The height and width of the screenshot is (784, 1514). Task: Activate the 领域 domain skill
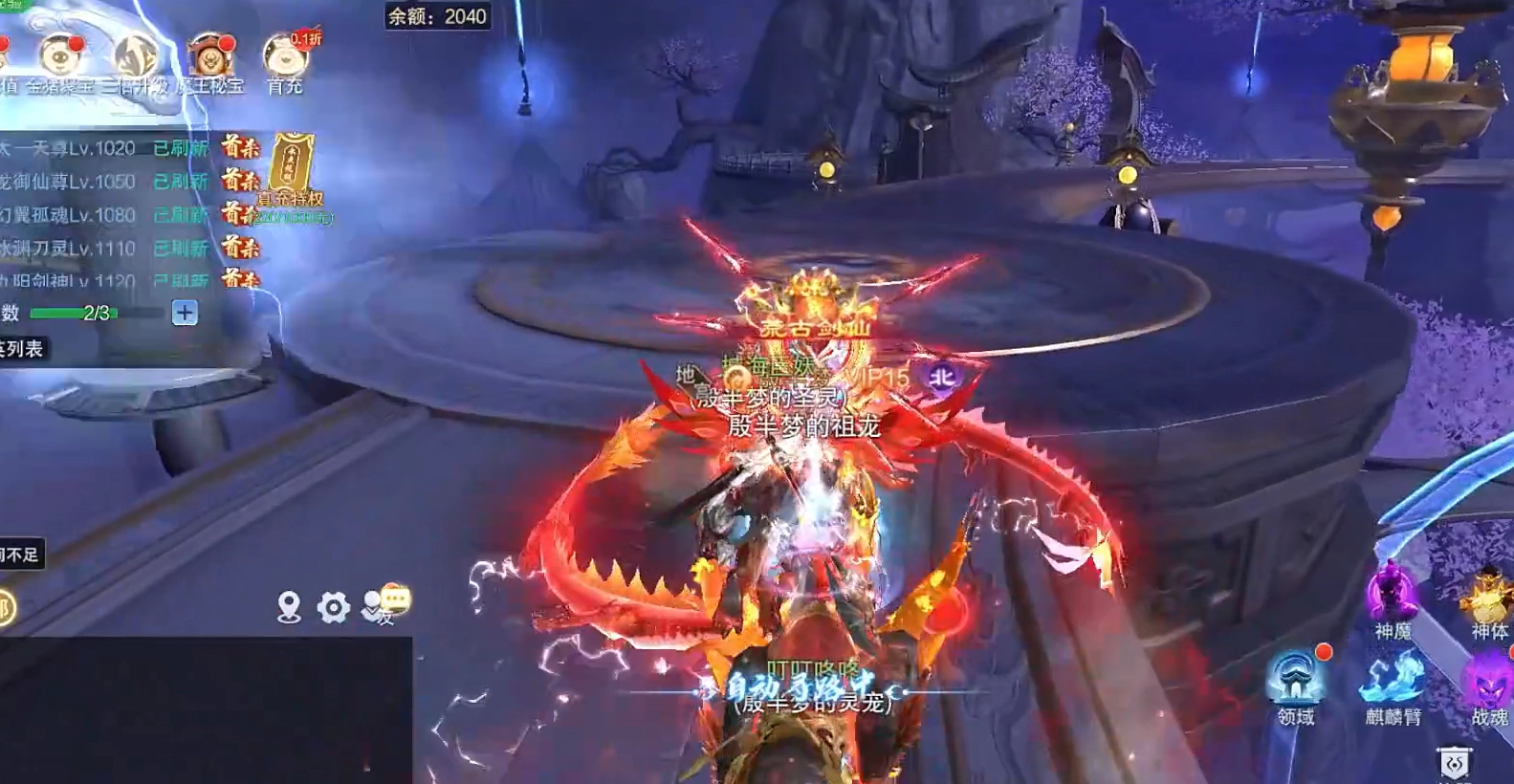[x=1296, y=681]
